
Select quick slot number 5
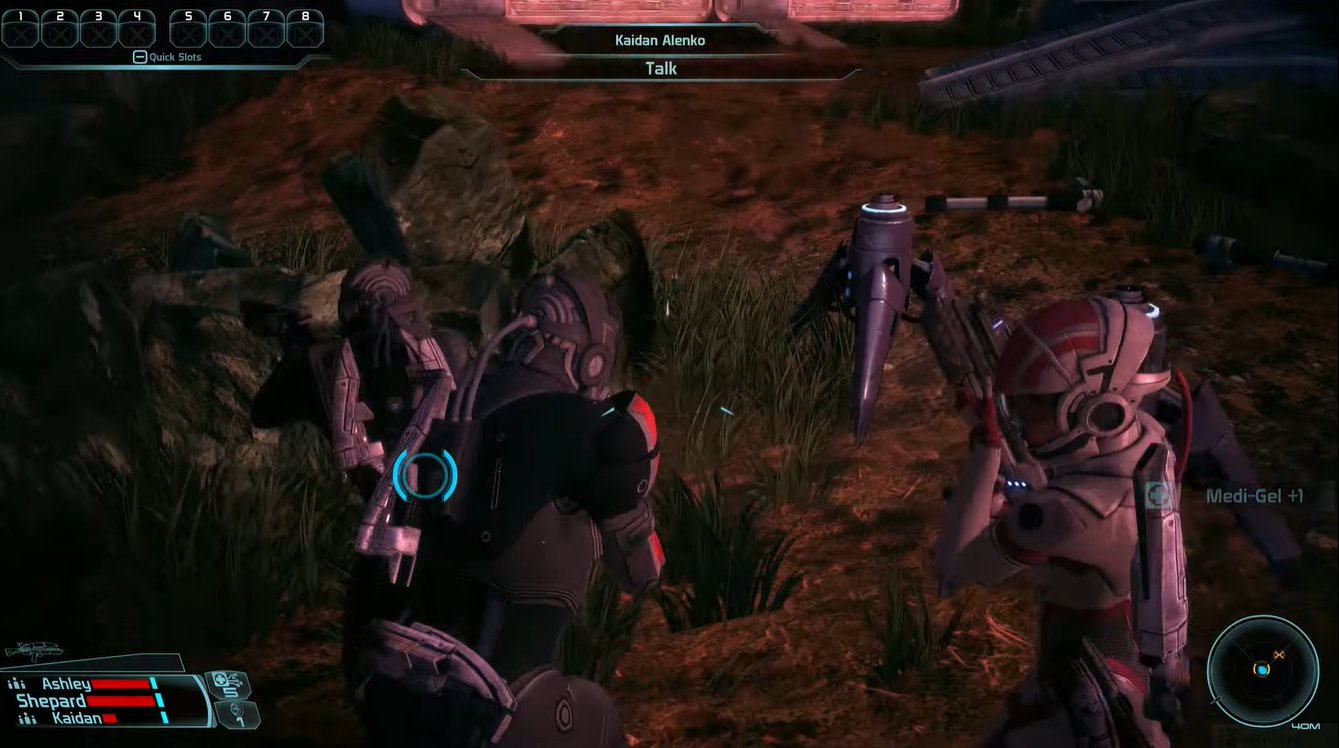[188, 29]
